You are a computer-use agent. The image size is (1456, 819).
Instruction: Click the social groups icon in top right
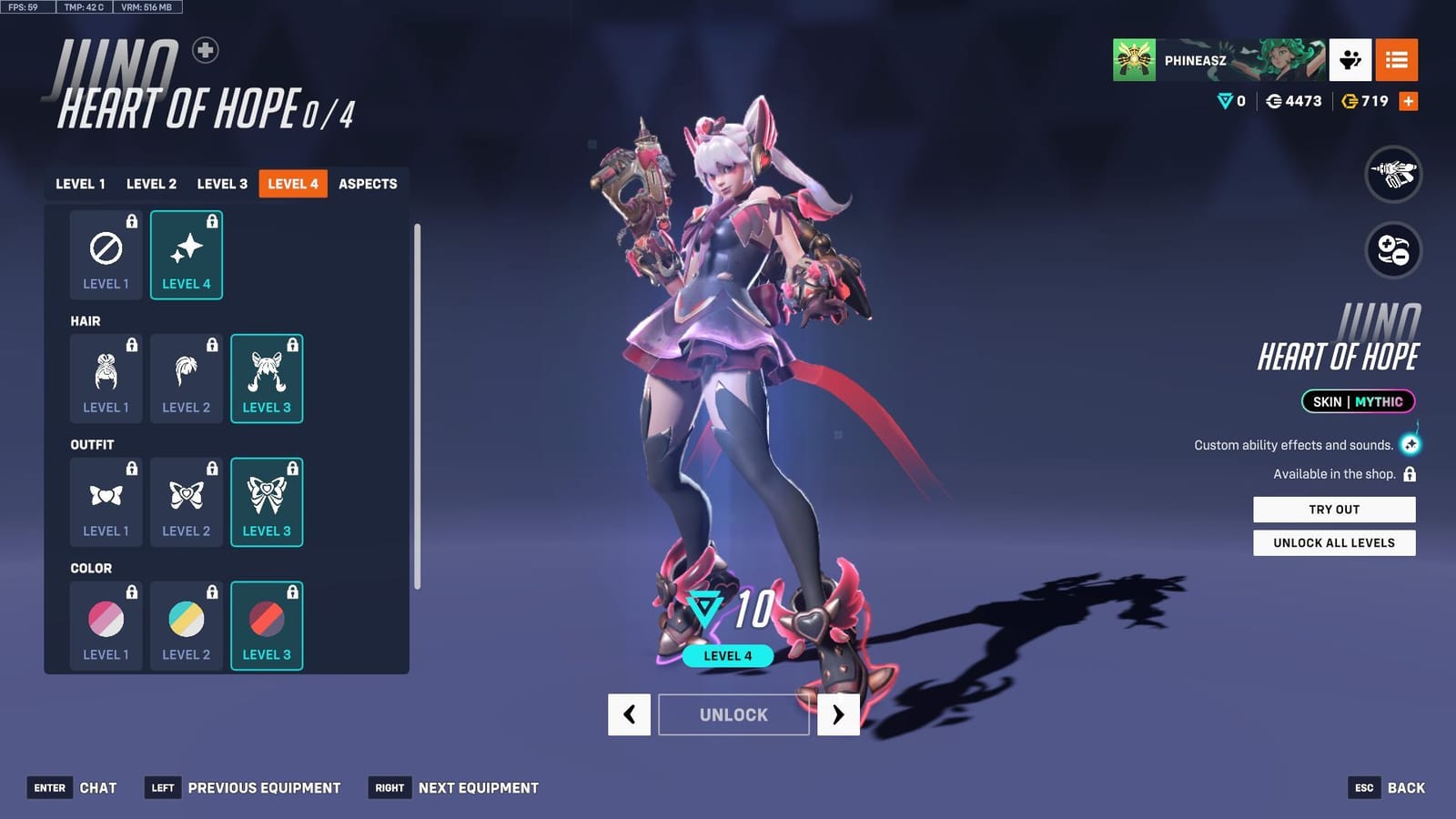coord(1350,60)
